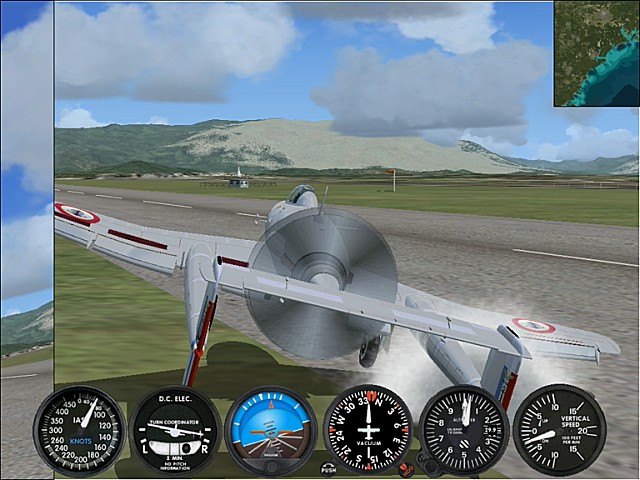
Task: Click the PUSH knob under the heading gauge
Action: click(329, 467)
